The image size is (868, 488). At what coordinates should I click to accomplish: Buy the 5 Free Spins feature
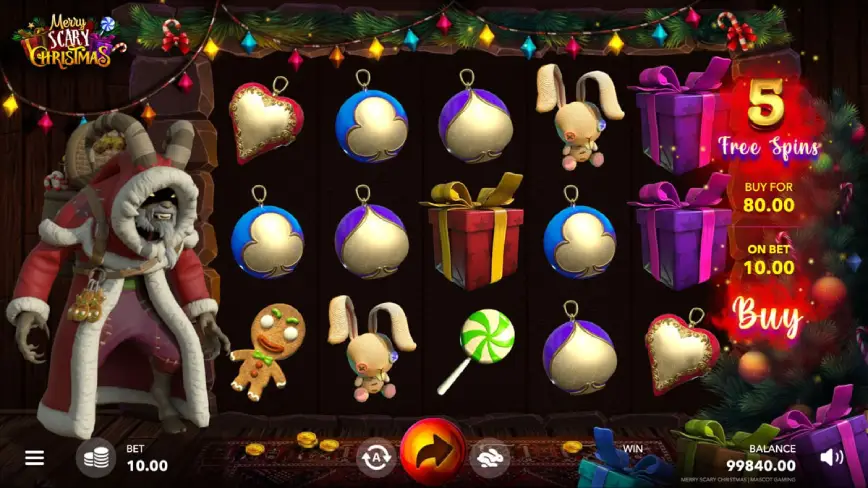point(769,316)
